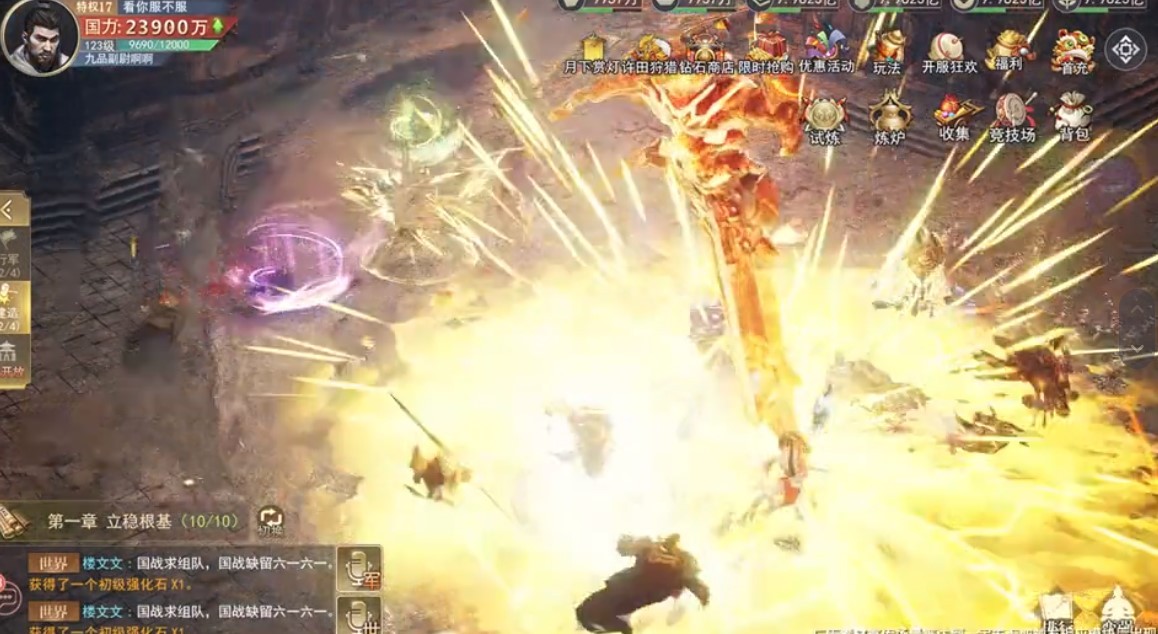The height and width of the screenshot is (634, 1158).
Task: Open the 背包 backpack
Action: [1073, 117]
